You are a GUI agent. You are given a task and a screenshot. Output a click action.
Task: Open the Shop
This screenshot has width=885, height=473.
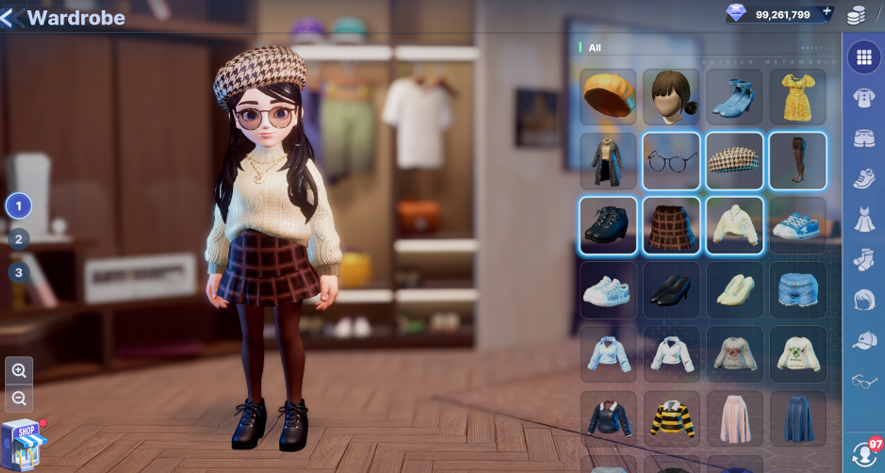pos(23,442)
